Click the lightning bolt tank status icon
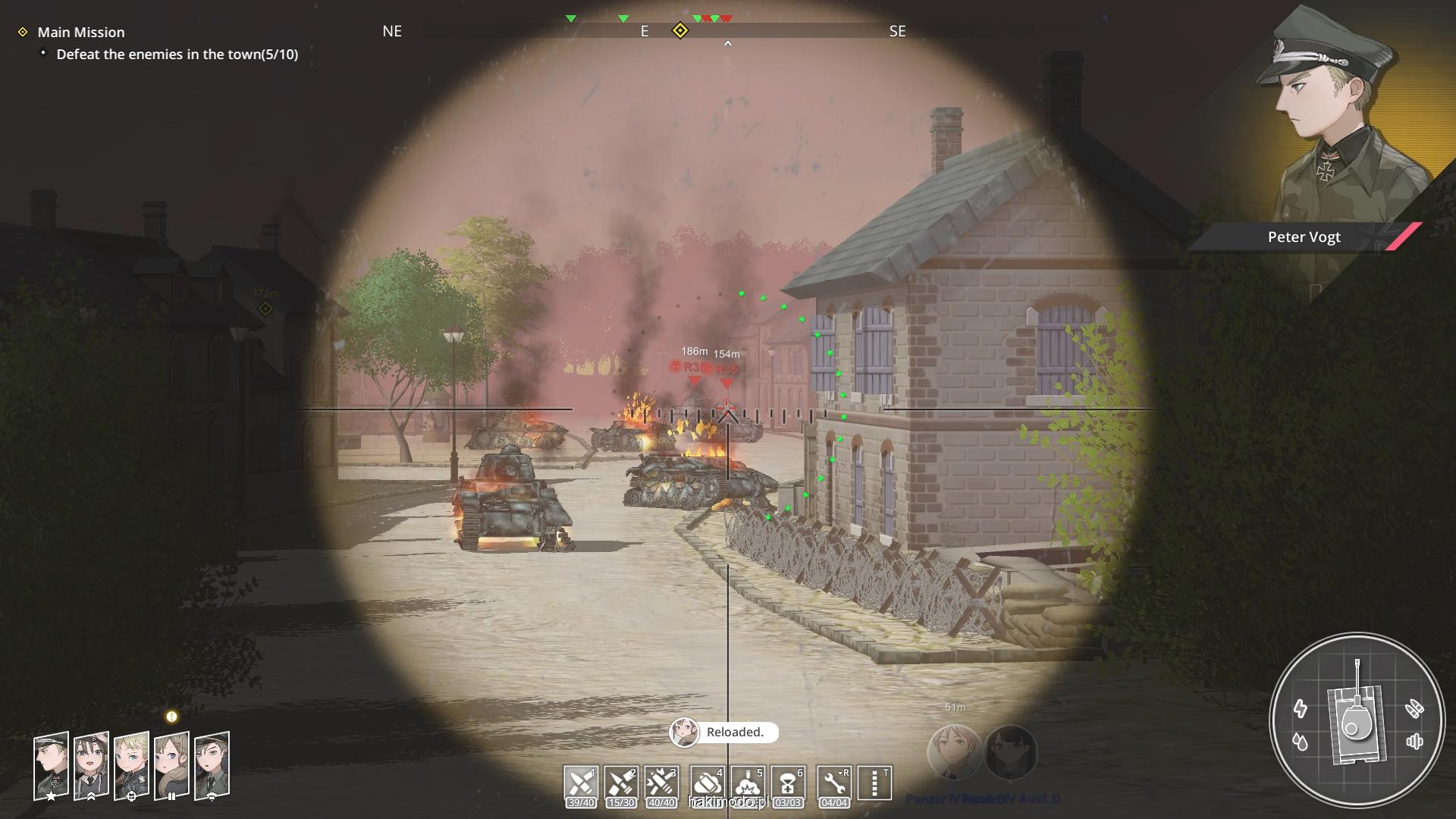 tap(1301, 708)
